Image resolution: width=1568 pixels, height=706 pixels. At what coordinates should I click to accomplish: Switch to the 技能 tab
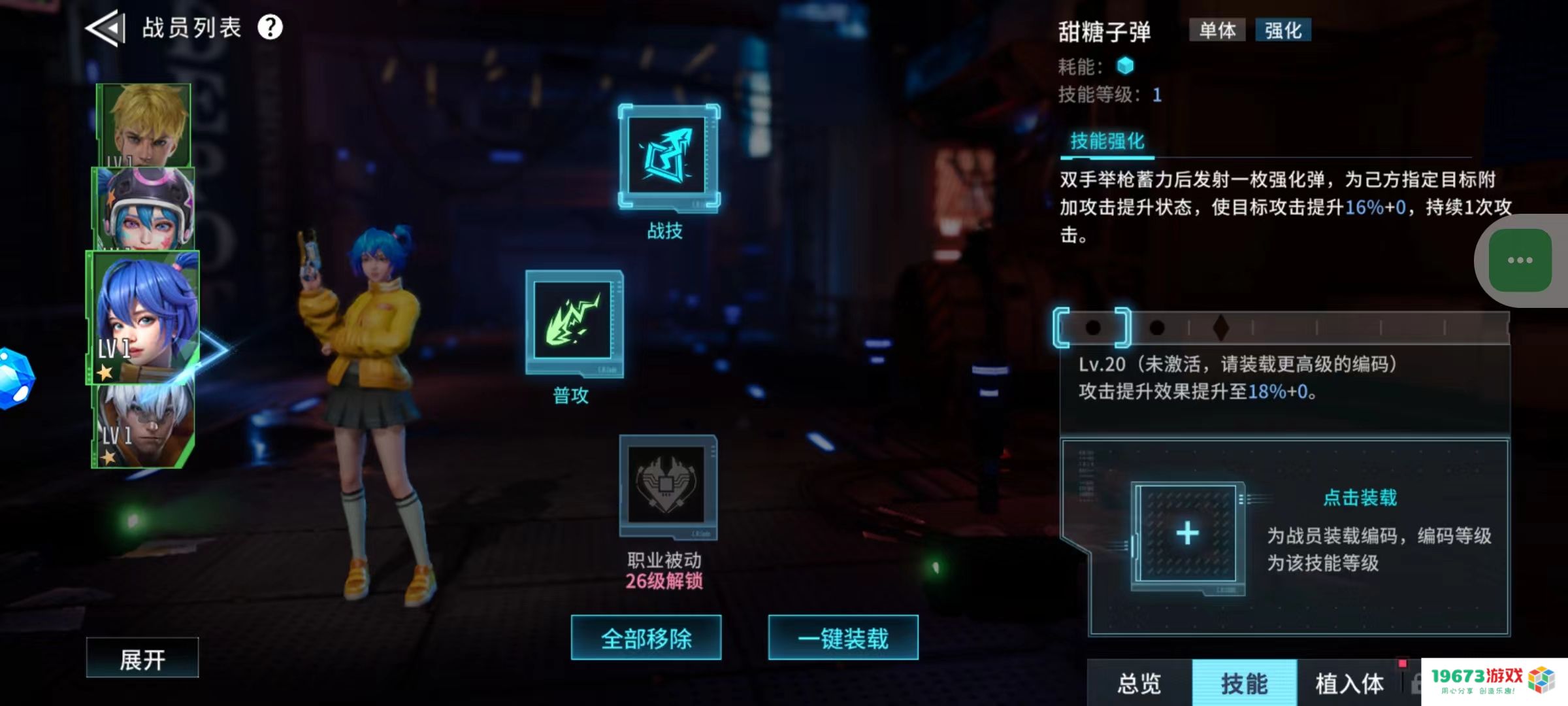click(1244, 683)
